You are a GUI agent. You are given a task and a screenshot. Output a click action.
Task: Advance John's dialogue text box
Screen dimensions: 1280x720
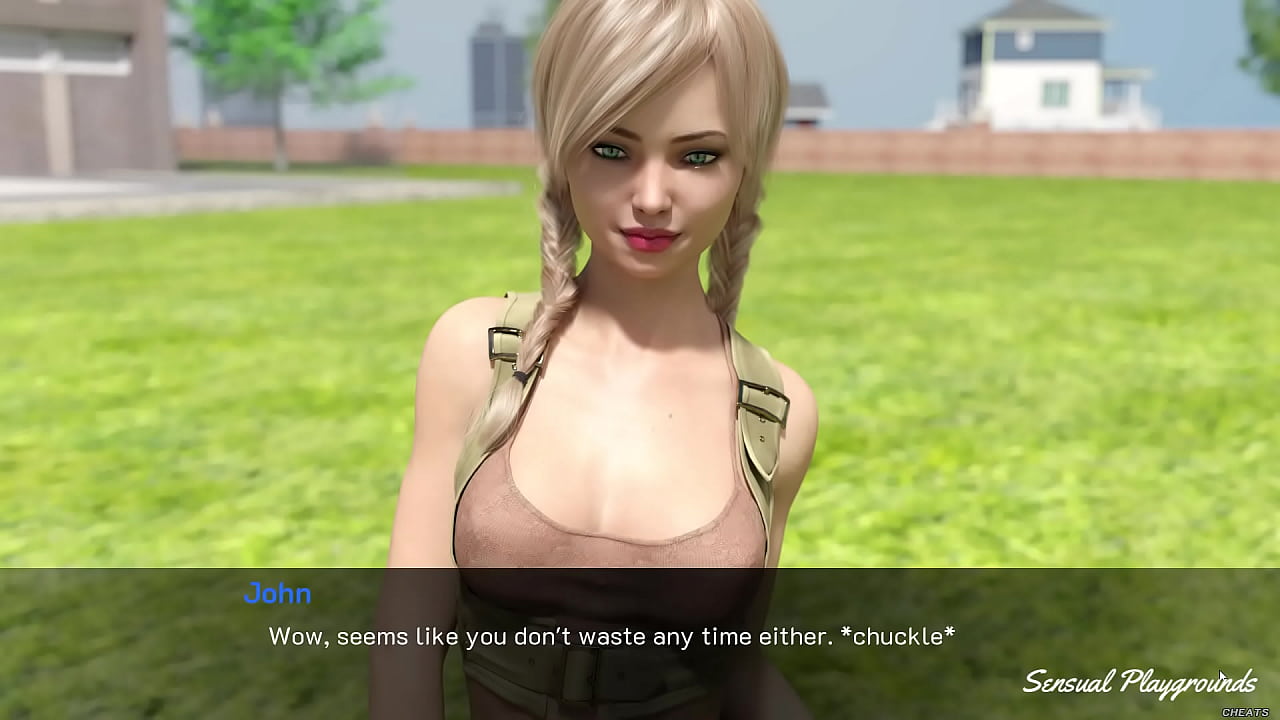(611, 636)
